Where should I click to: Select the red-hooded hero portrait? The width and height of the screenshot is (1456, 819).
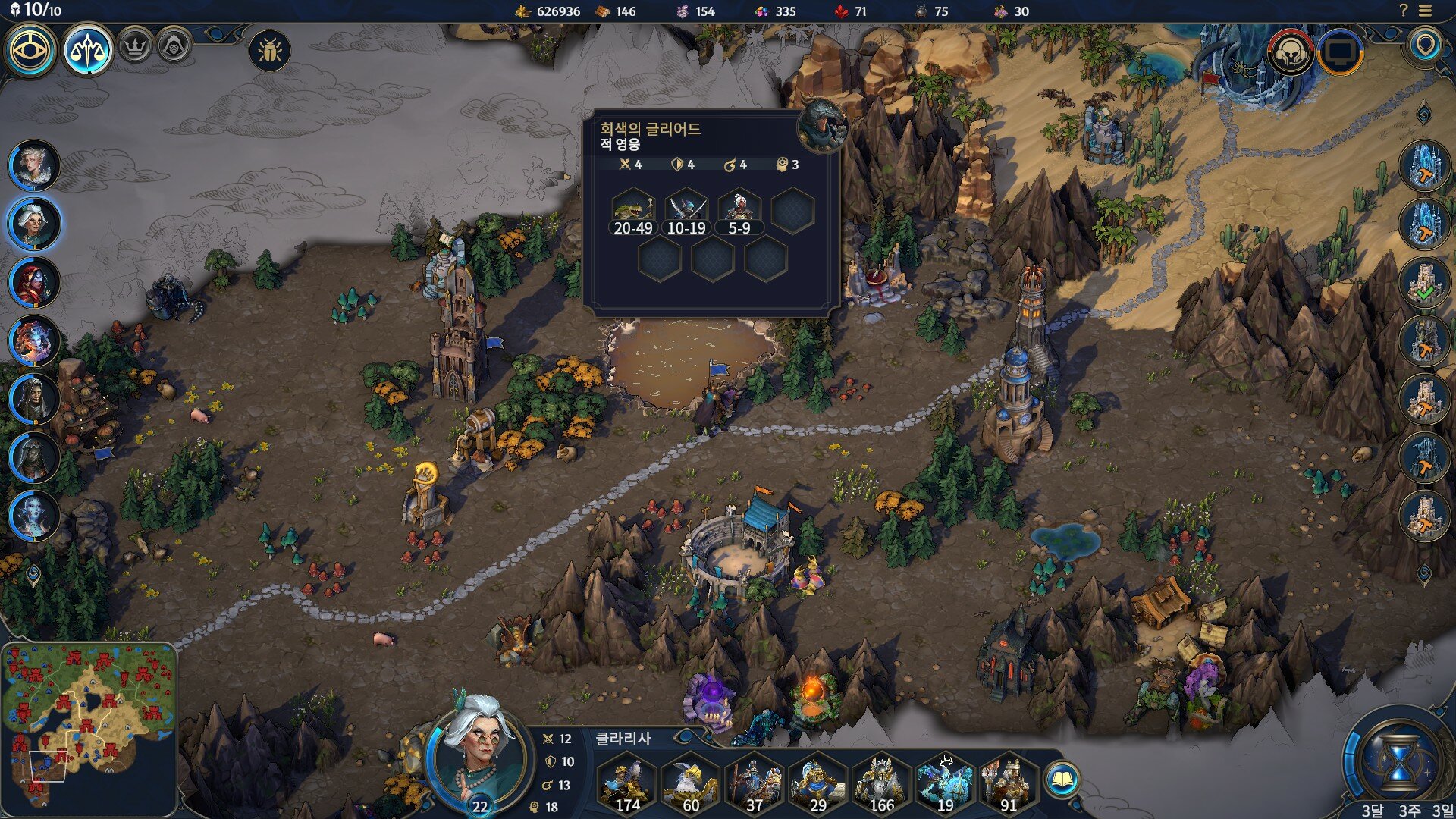coord(34,282)
